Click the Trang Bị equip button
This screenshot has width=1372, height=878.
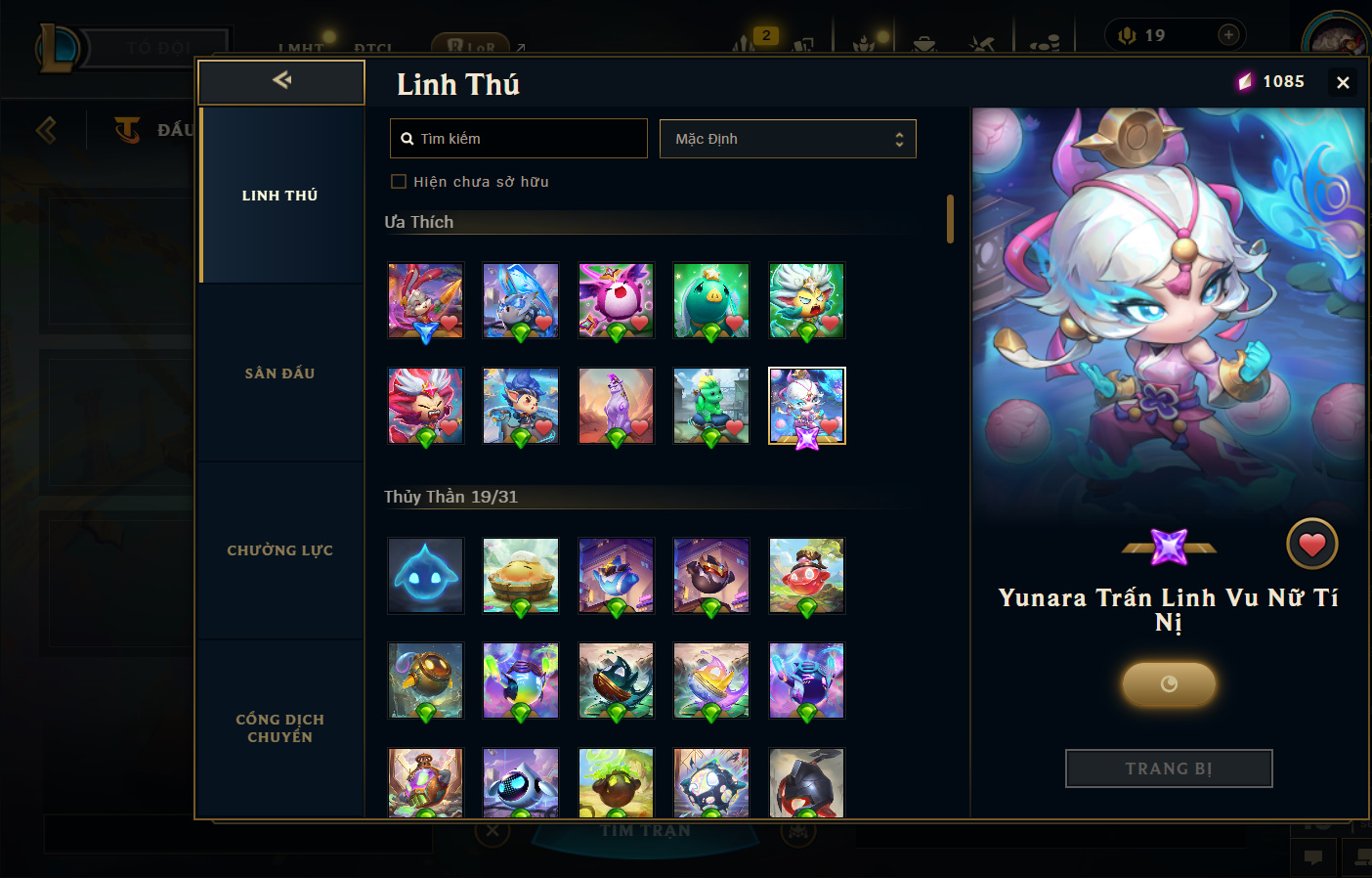click(1169, 768)
